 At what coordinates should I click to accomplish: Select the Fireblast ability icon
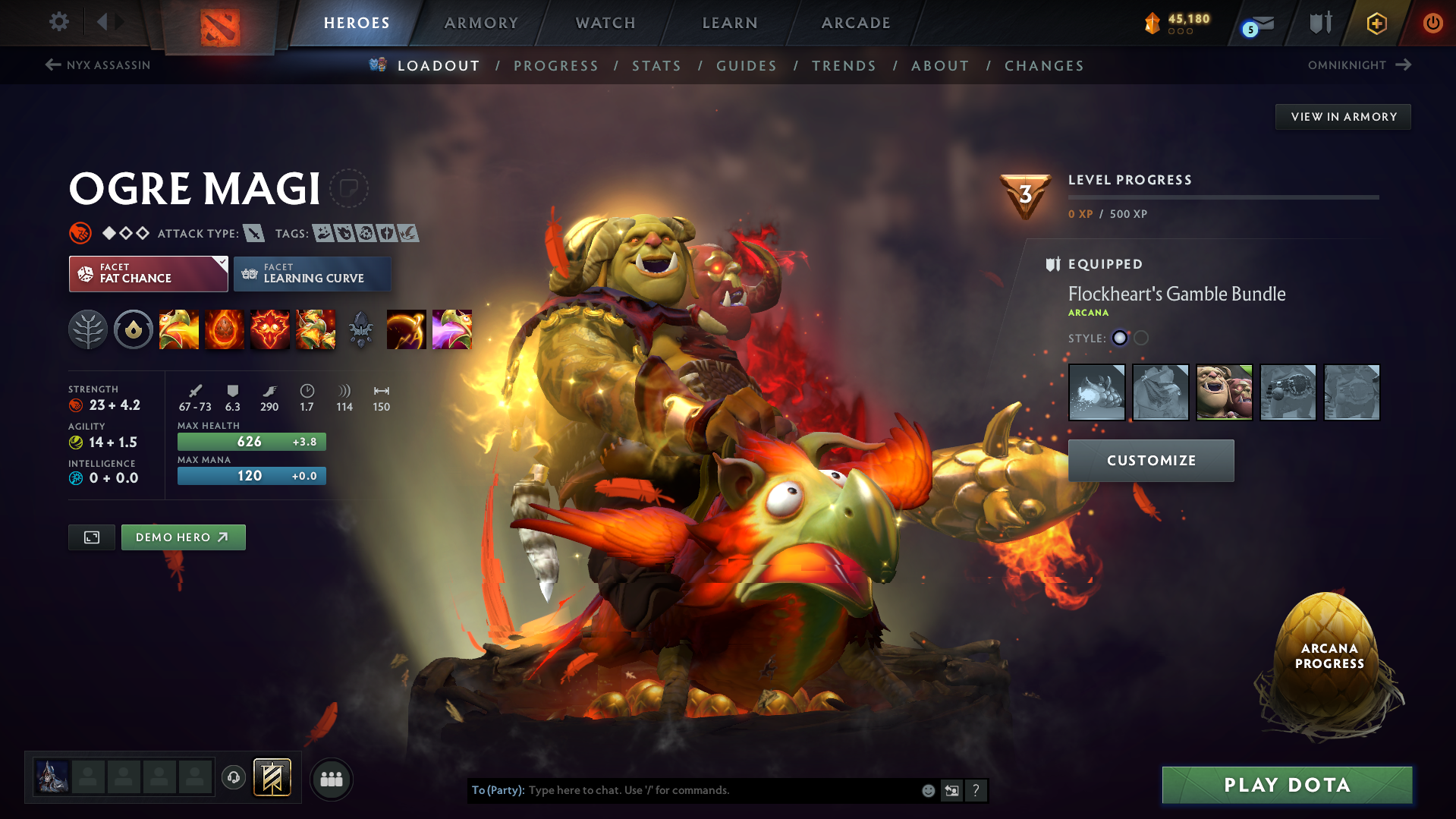pyautogui.click(x=179, y=329)
